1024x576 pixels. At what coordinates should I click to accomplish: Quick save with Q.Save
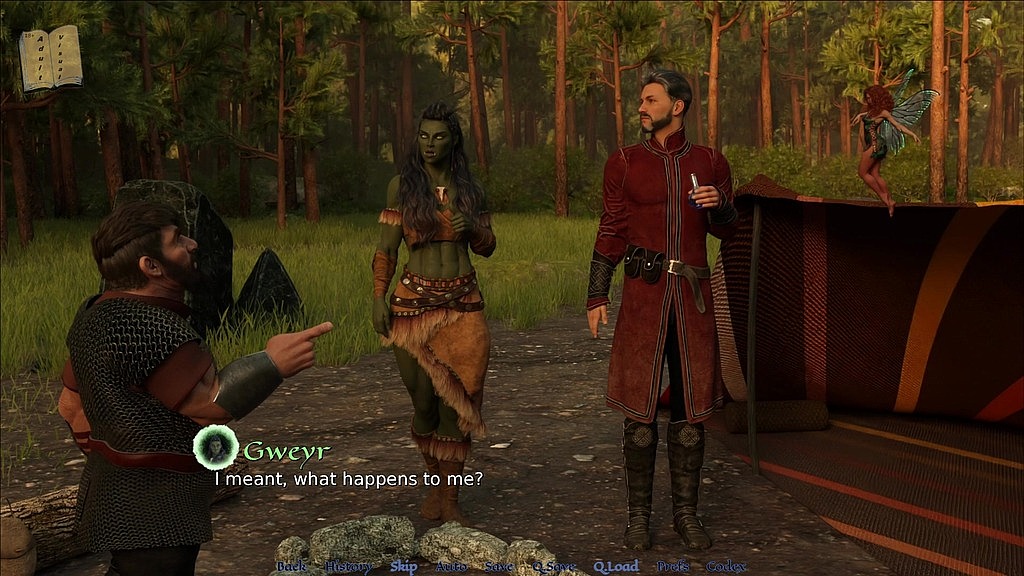[553, 566]
